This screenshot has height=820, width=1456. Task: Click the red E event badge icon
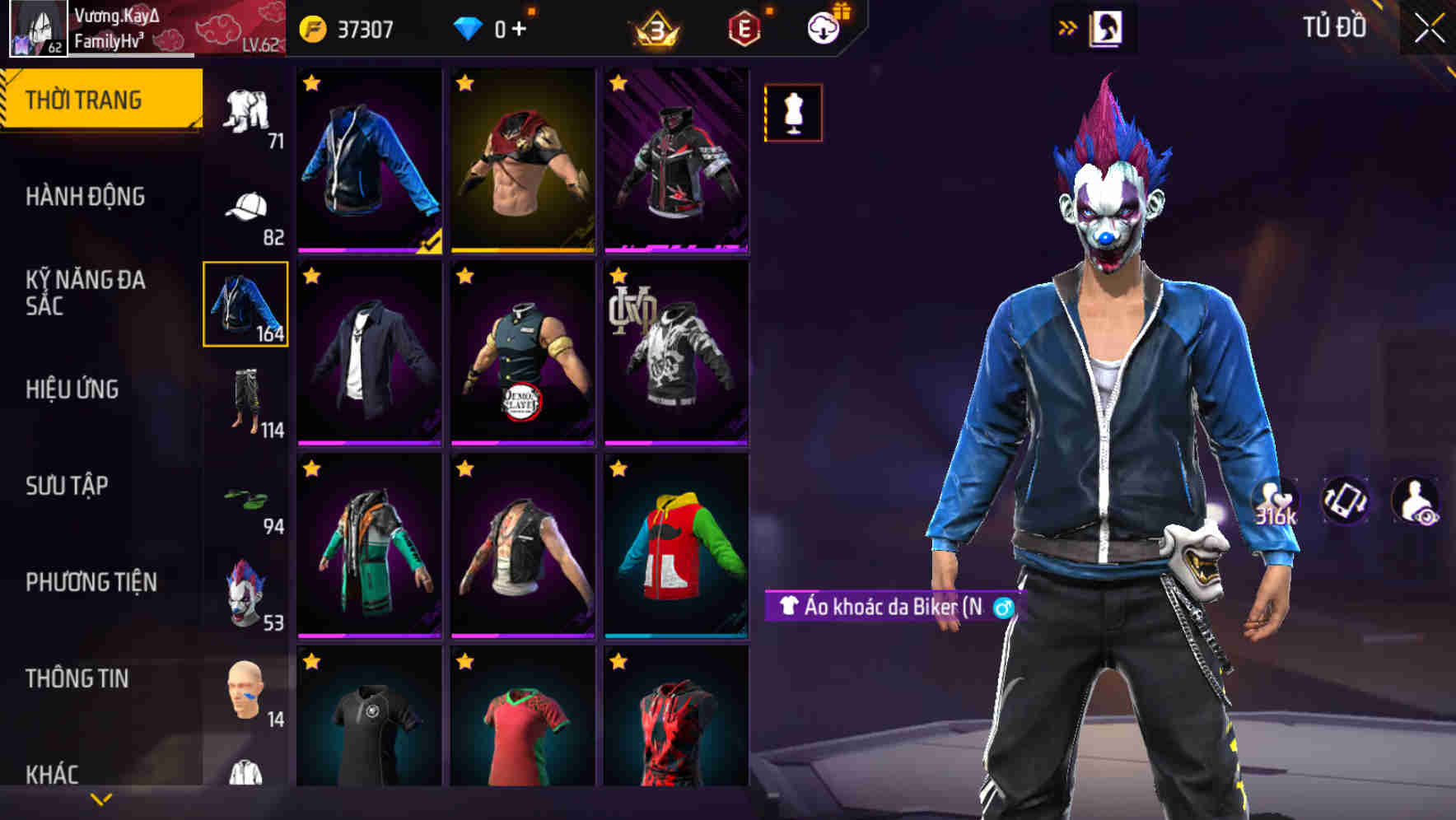coord(744,27)
